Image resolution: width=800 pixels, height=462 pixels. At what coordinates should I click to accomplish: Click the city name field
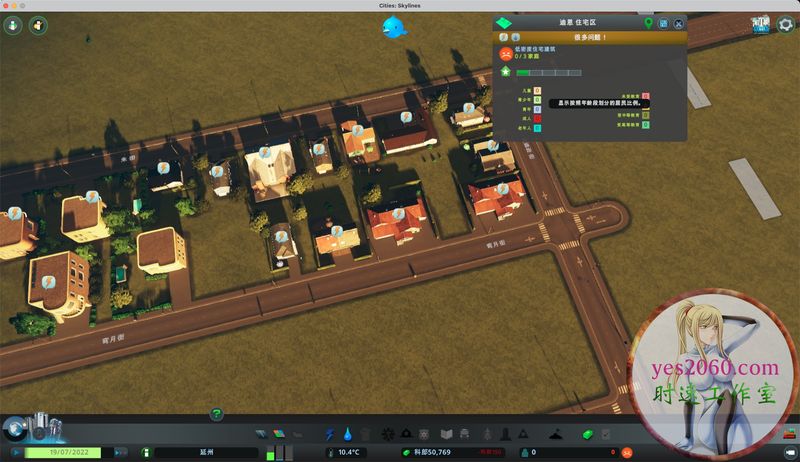click(206, 453)
